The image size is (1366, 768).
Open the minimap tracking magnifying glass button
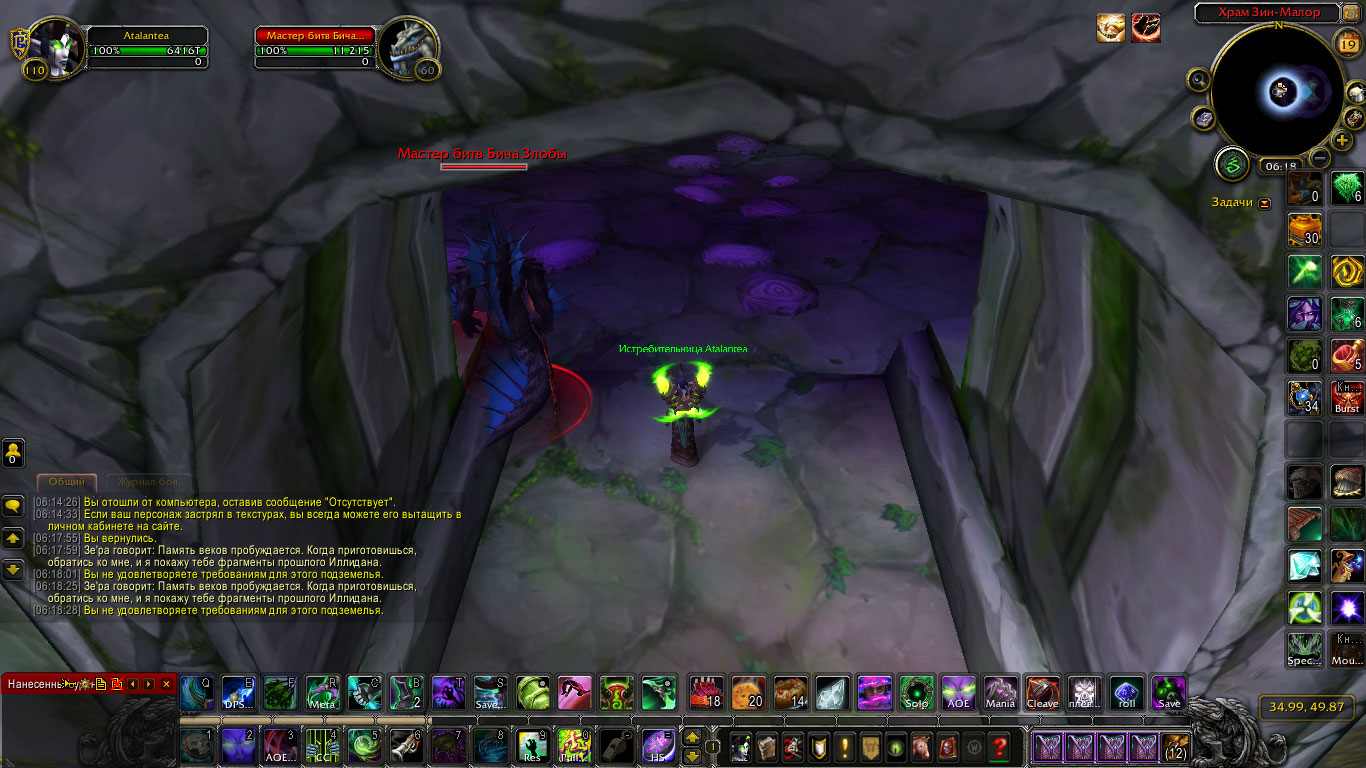tap(1199, 80)
